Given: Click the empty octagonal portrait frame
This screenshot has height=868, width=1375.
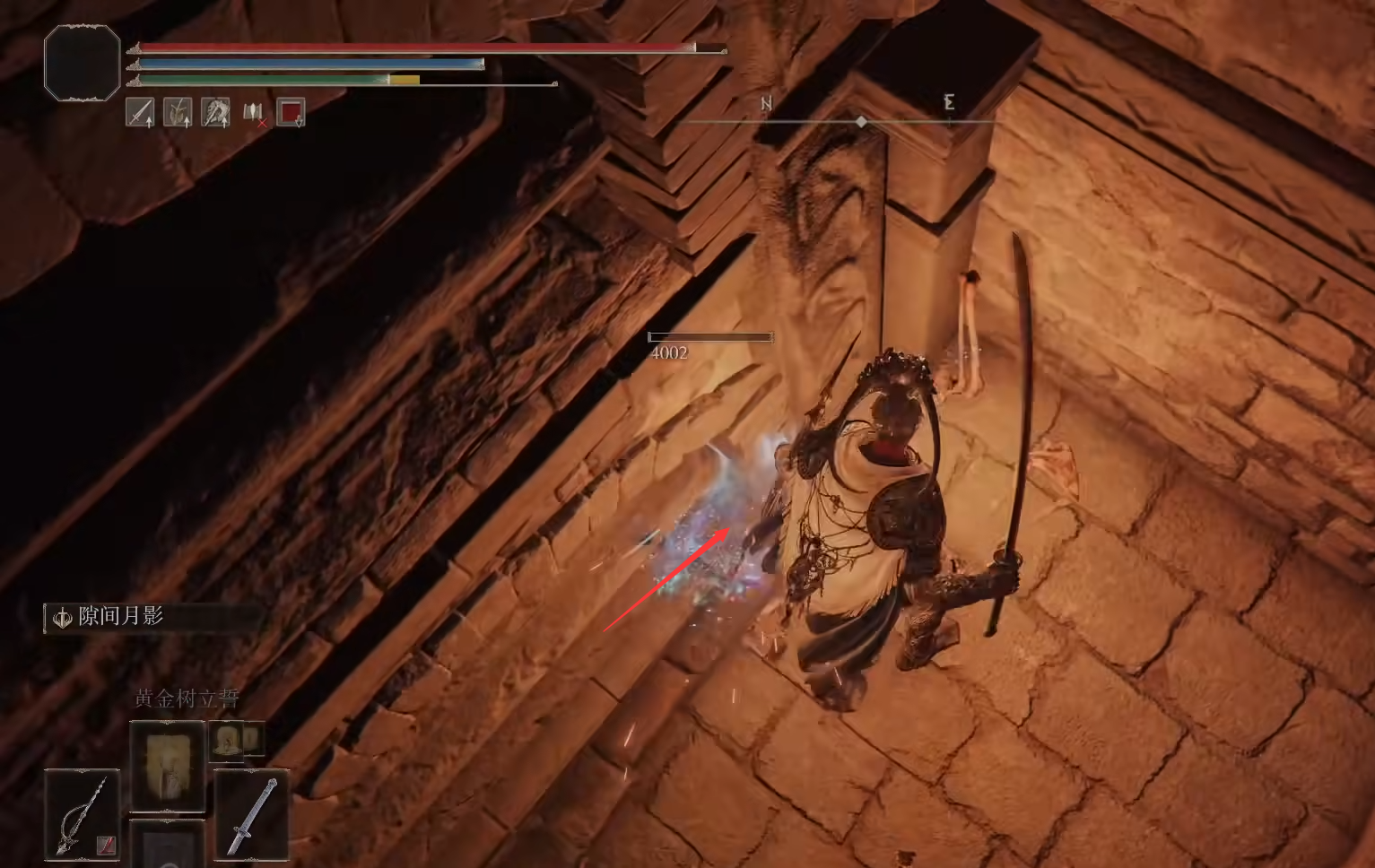Looking at the screenshot, I should tap(82, 62).
